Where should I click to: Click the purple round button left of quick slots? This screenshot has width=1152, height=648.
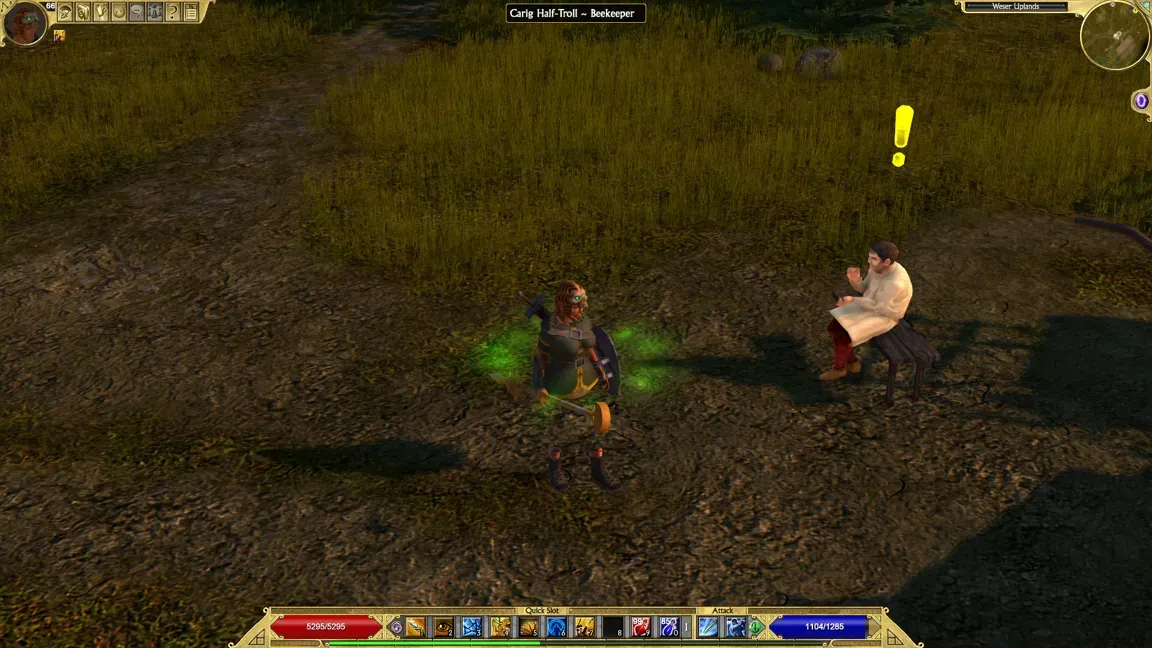point(396,627)
